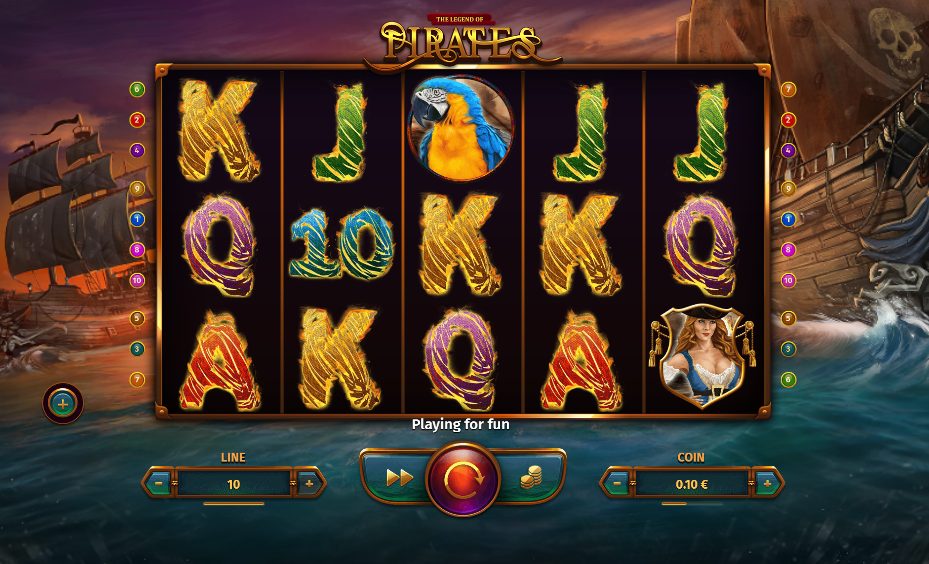Decrease the LINE count with minus
Image resolution: width=929 pixels, height=564 pixels.
(x=160, y=483)
